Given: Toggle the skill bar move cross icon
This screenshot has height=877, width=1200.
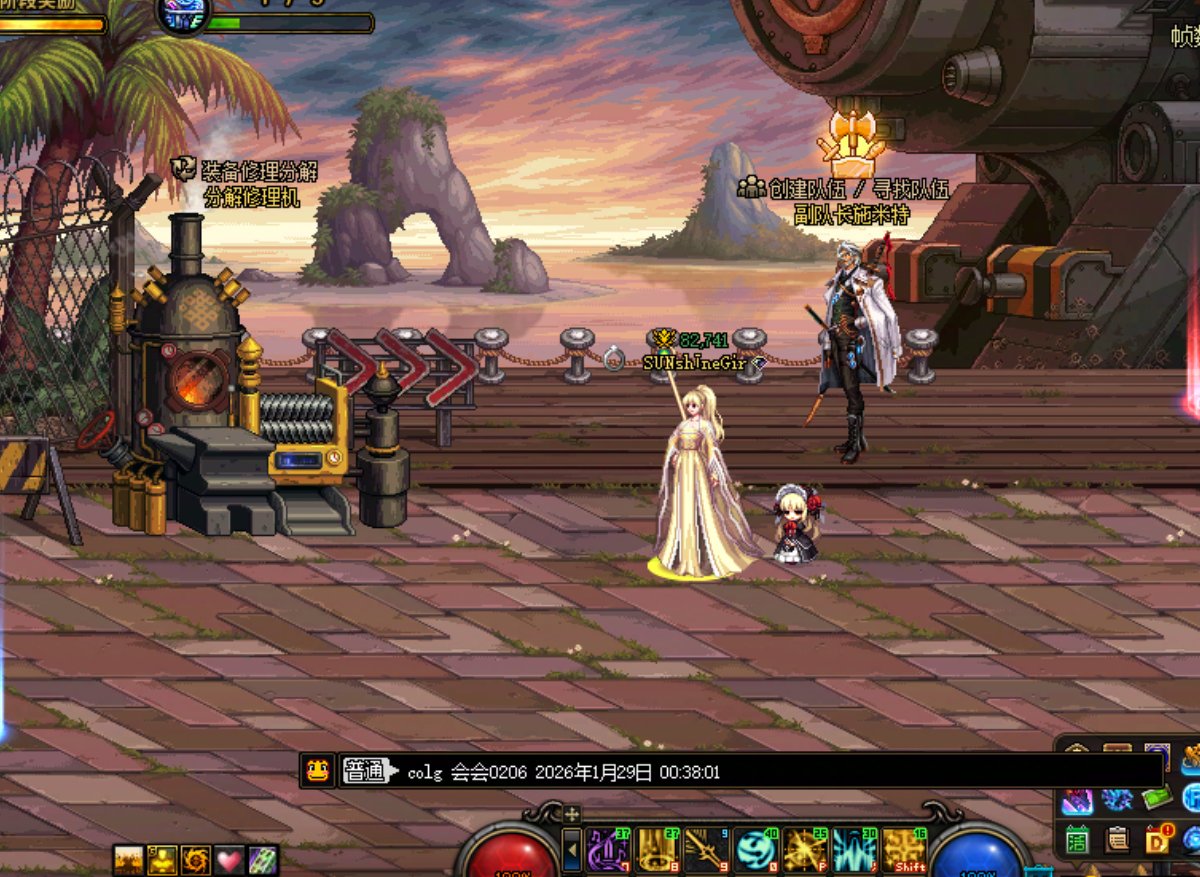Looking at the screenshot, I should click(572, 813).
